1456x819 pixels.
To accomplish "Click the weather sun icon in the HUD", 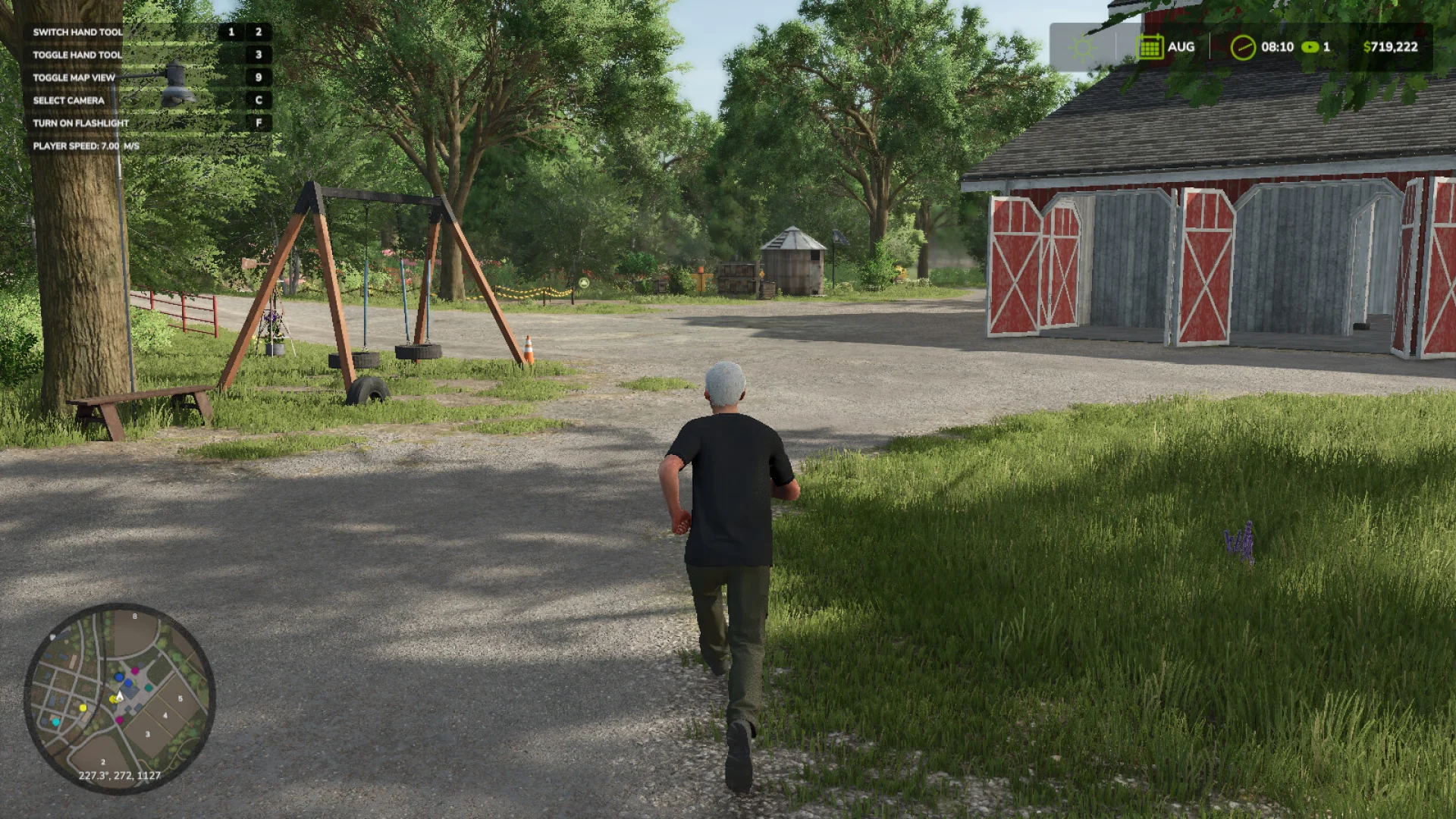I will coord(1083,47).
